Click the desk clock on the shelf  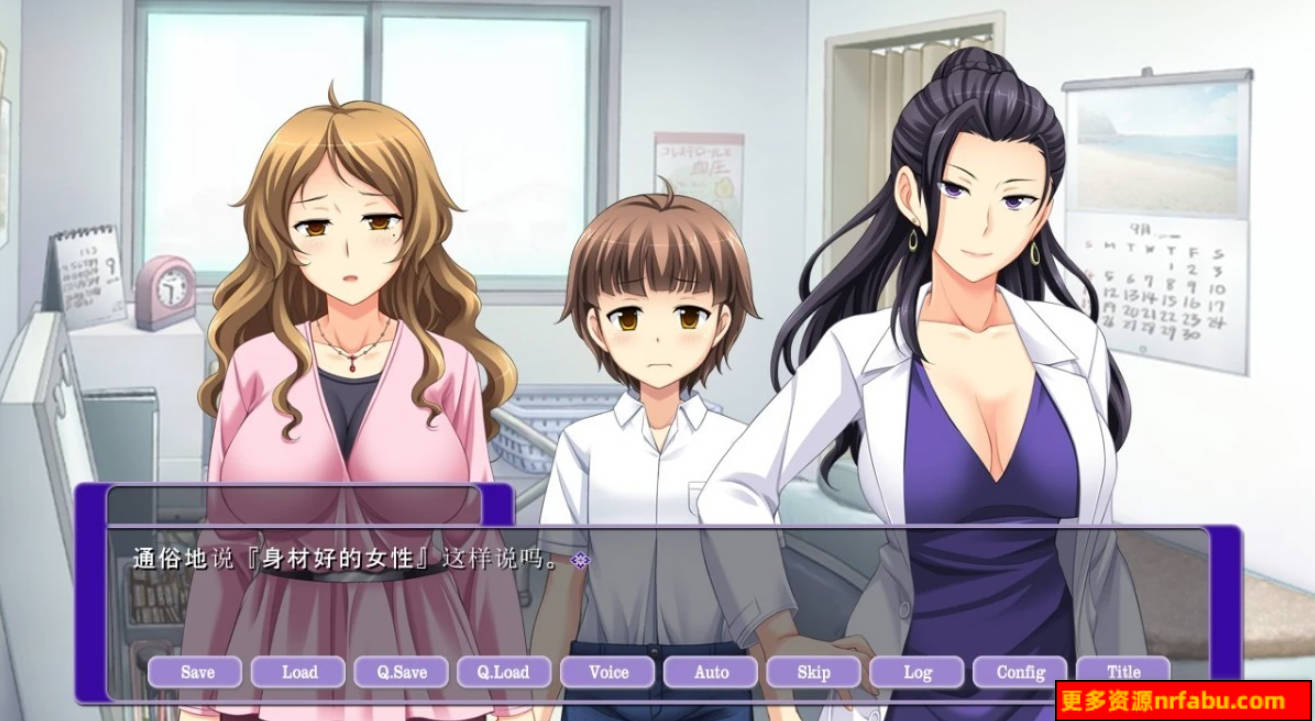click(167, 285)
